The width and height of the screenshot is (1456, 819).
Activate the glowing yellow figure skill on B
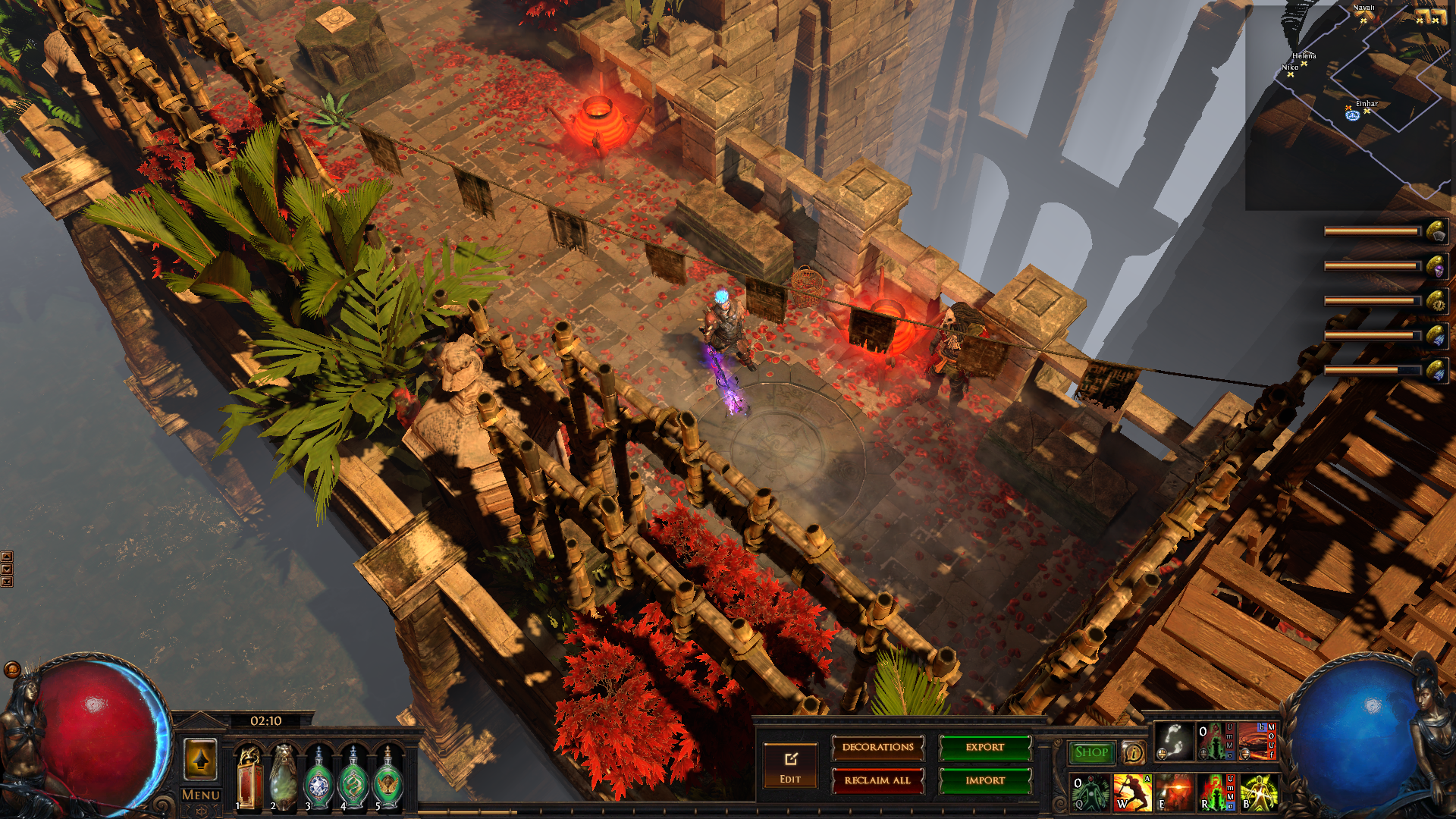(1258, 792)
